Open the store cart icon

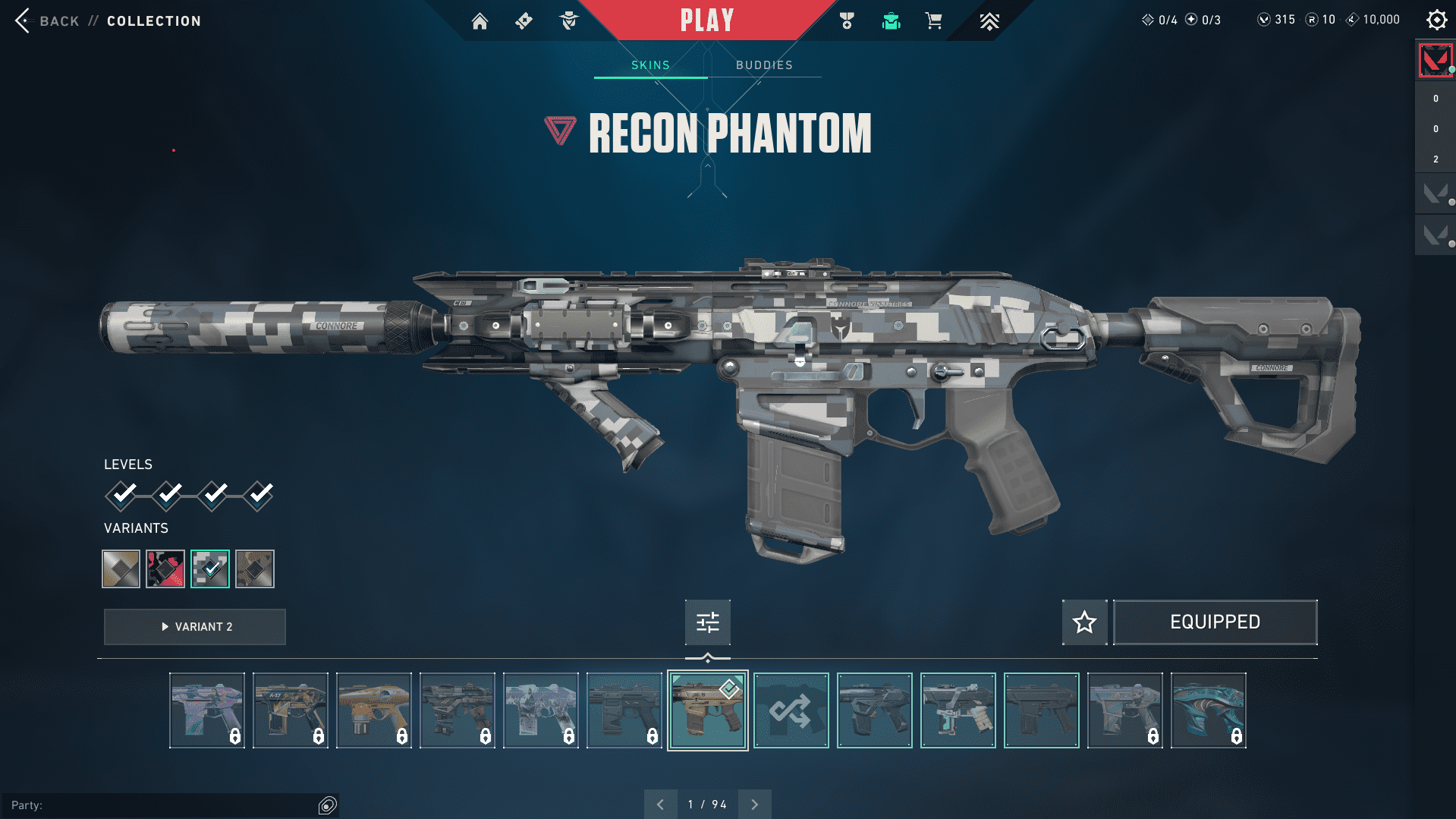pyautogui.click(x=933, y=21)
